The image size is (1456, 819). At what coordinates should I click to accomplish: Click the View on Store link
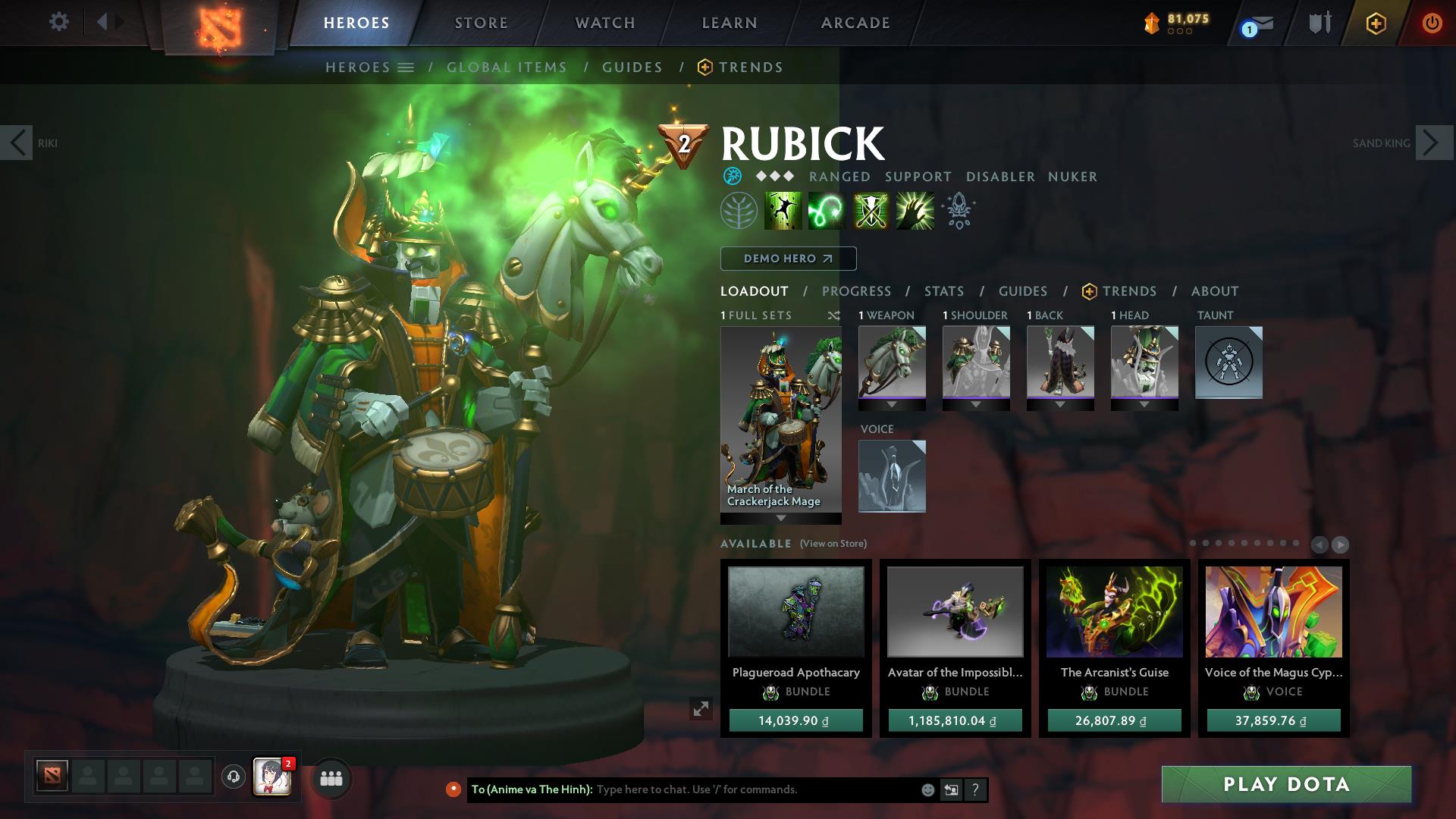click(x=832, y=544)
